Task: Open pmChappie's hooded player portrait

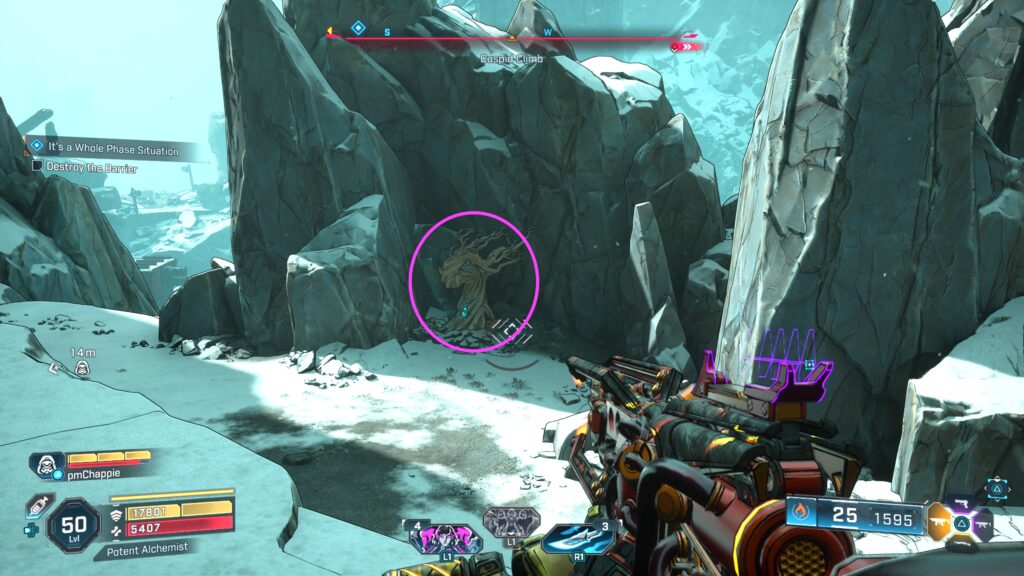Action: [45, 465]
